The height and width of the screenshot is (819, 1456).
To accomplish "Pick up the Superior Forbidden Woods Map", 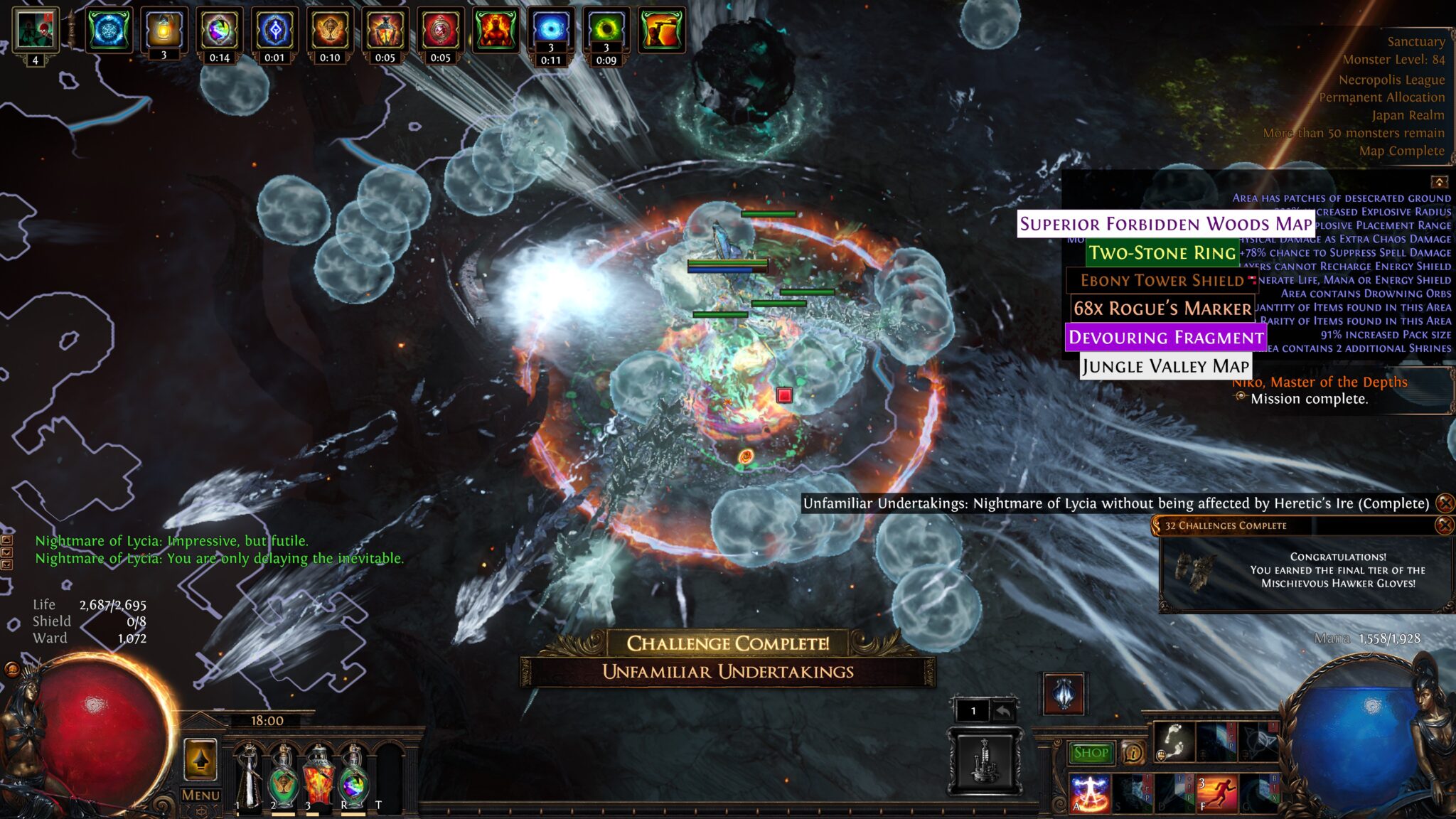I will click(1165, 224).
